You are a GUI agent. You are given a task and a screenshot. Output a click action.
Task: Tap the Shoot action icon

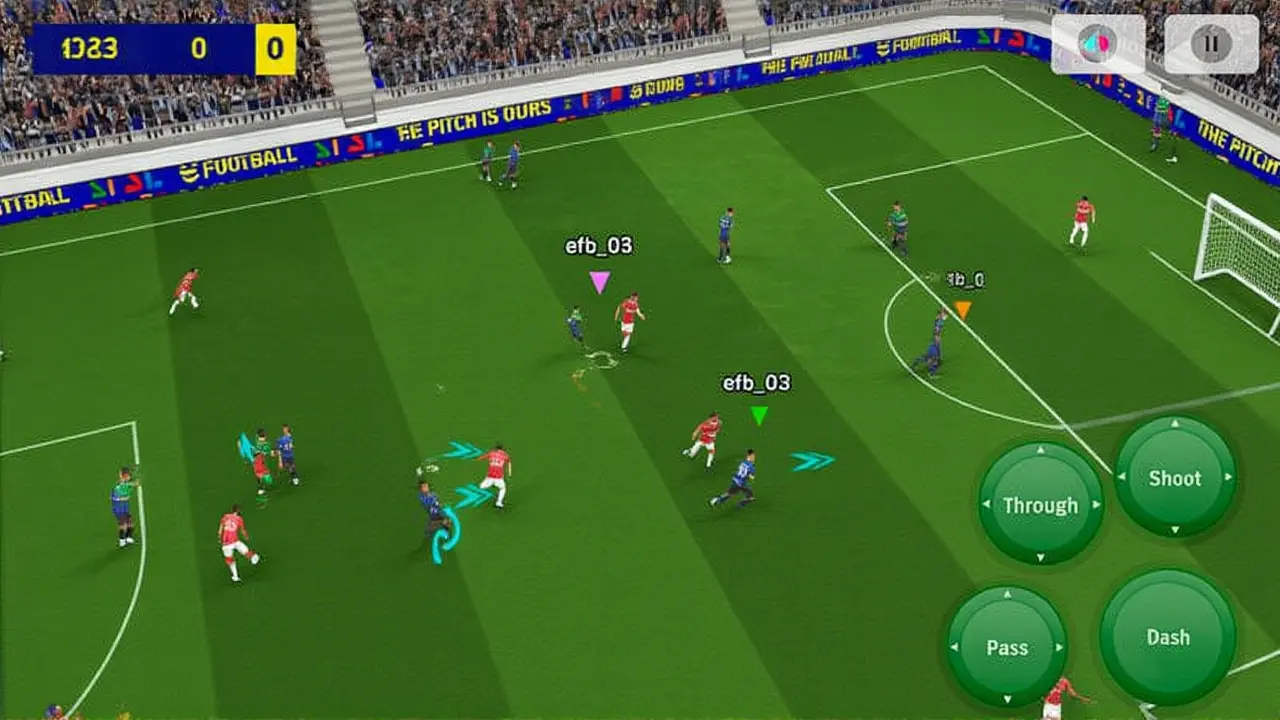(x=1176, y=480)
